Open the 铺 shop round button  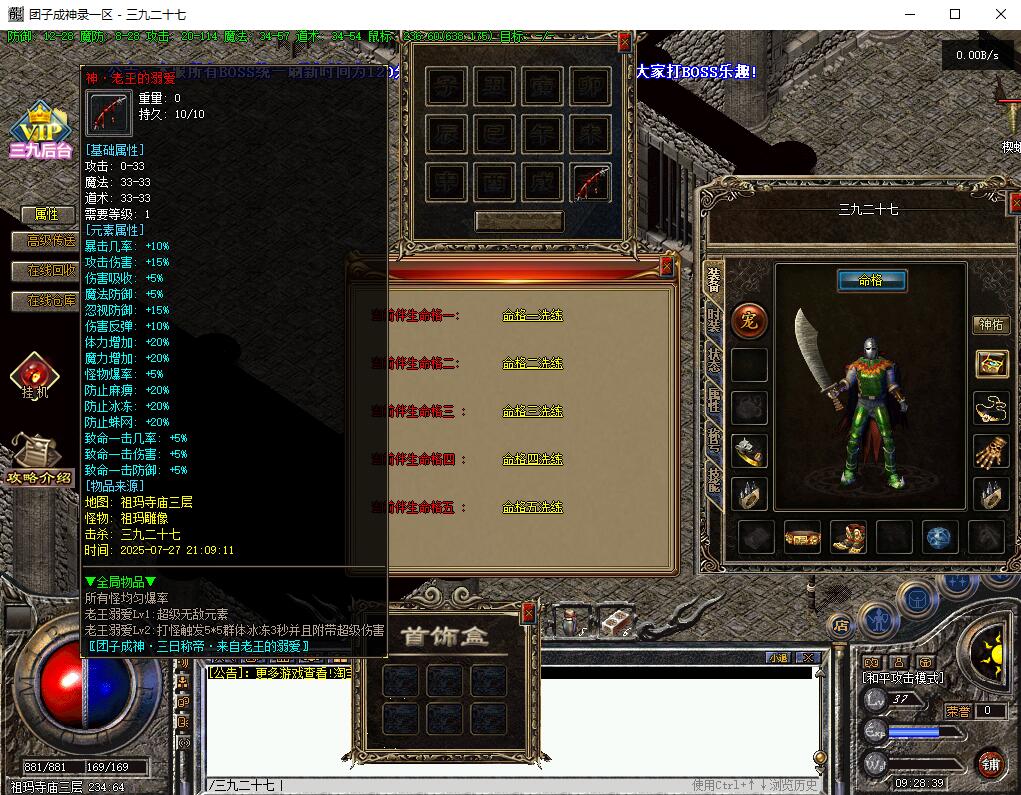990,765
